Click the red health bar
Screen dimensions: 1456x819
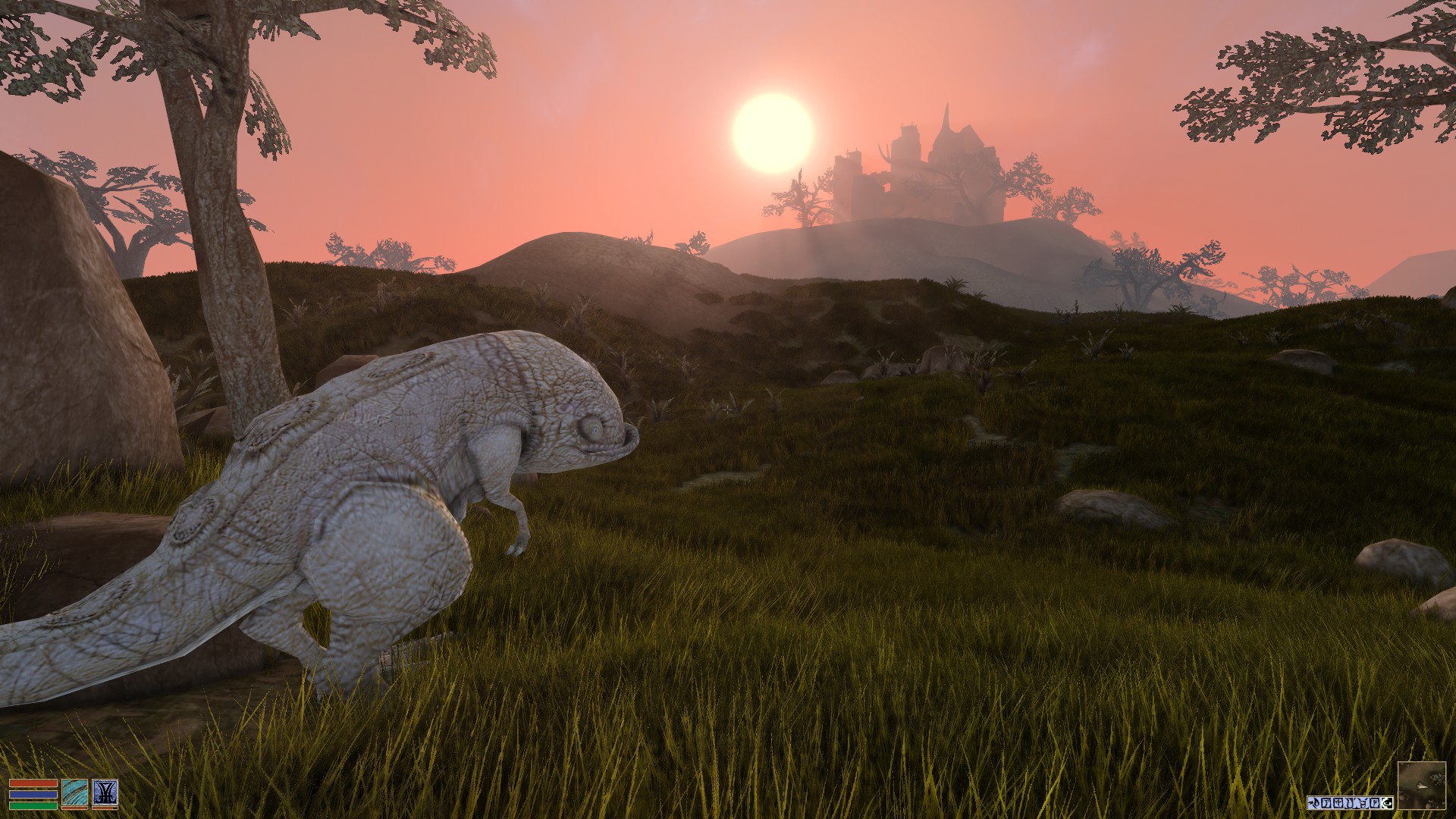(x=34, y=783)
